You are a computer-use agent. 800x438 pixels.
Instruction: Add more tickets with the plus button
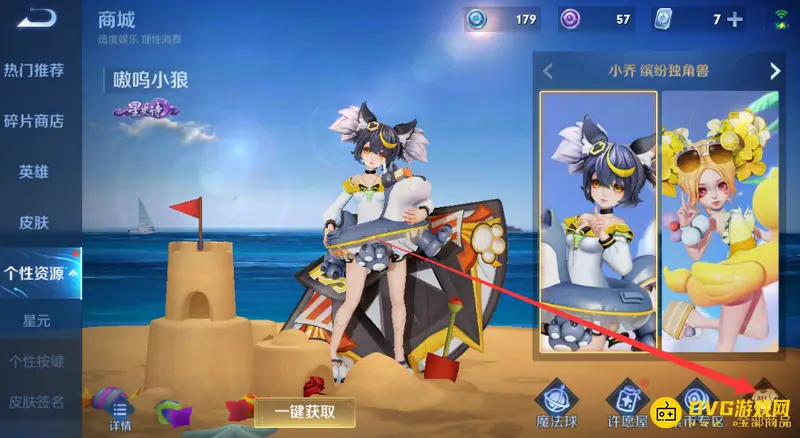tap(736, 19)
